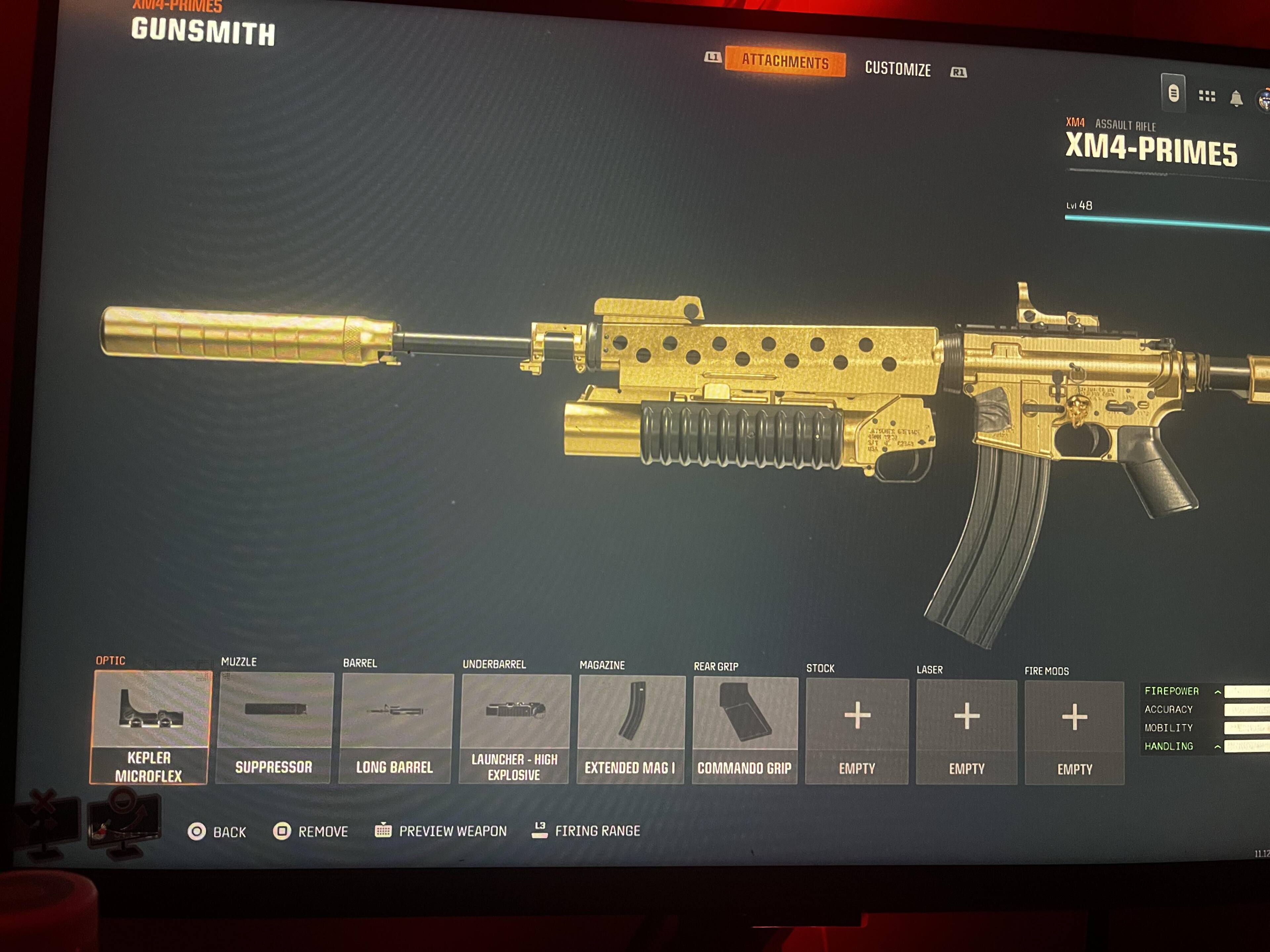Preview the weapon

click(441, 831)
